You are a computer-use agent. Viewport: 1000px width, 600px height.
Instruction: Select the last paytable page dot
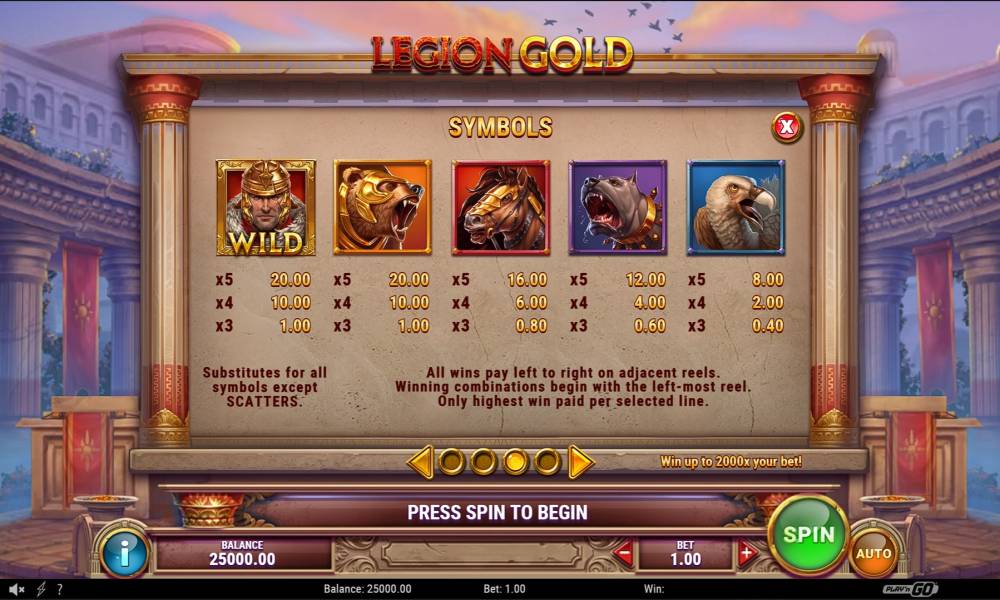(547, 461)
